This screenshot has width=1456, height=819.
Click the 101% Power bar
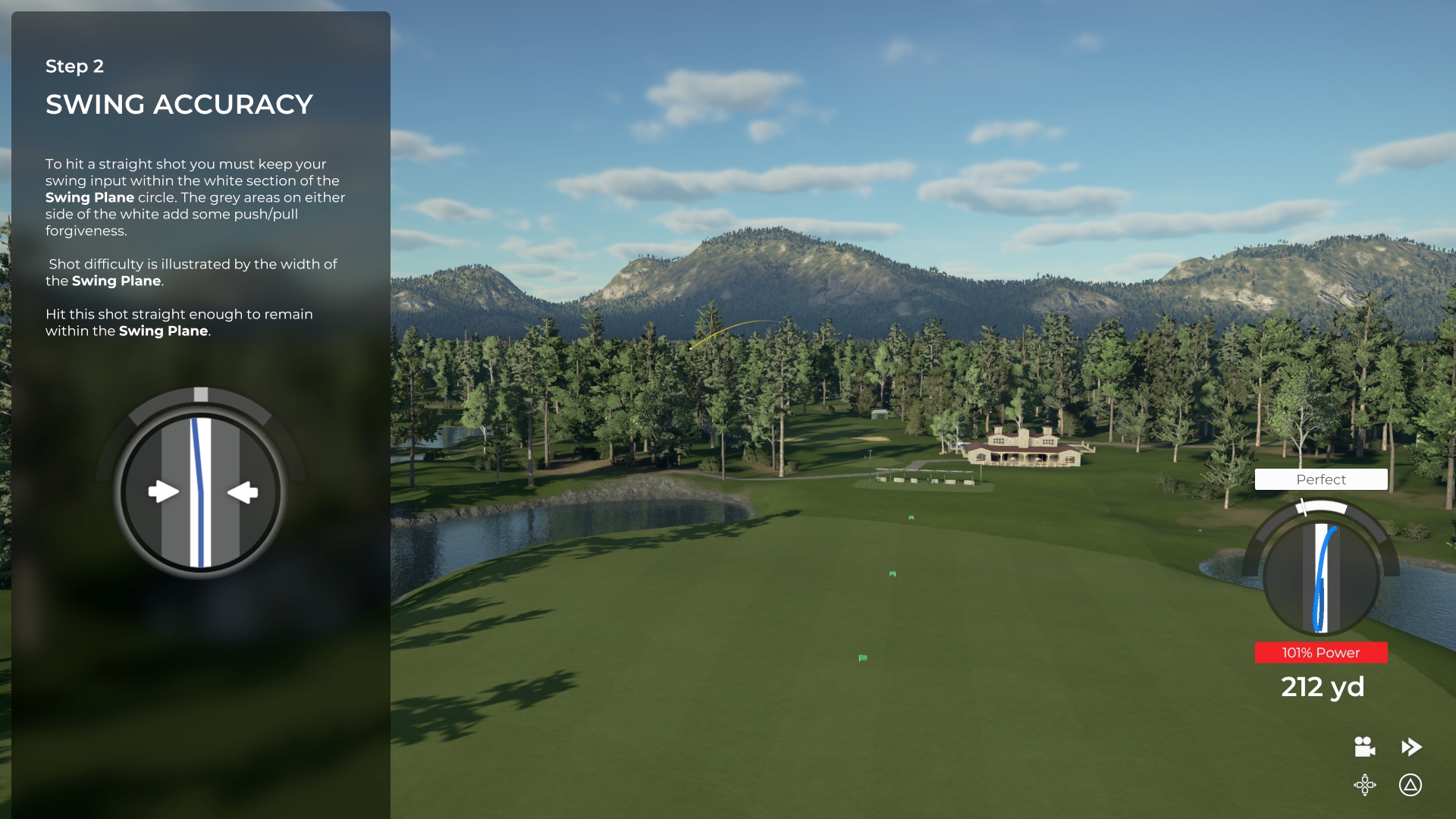click(x=1321, y=652)
